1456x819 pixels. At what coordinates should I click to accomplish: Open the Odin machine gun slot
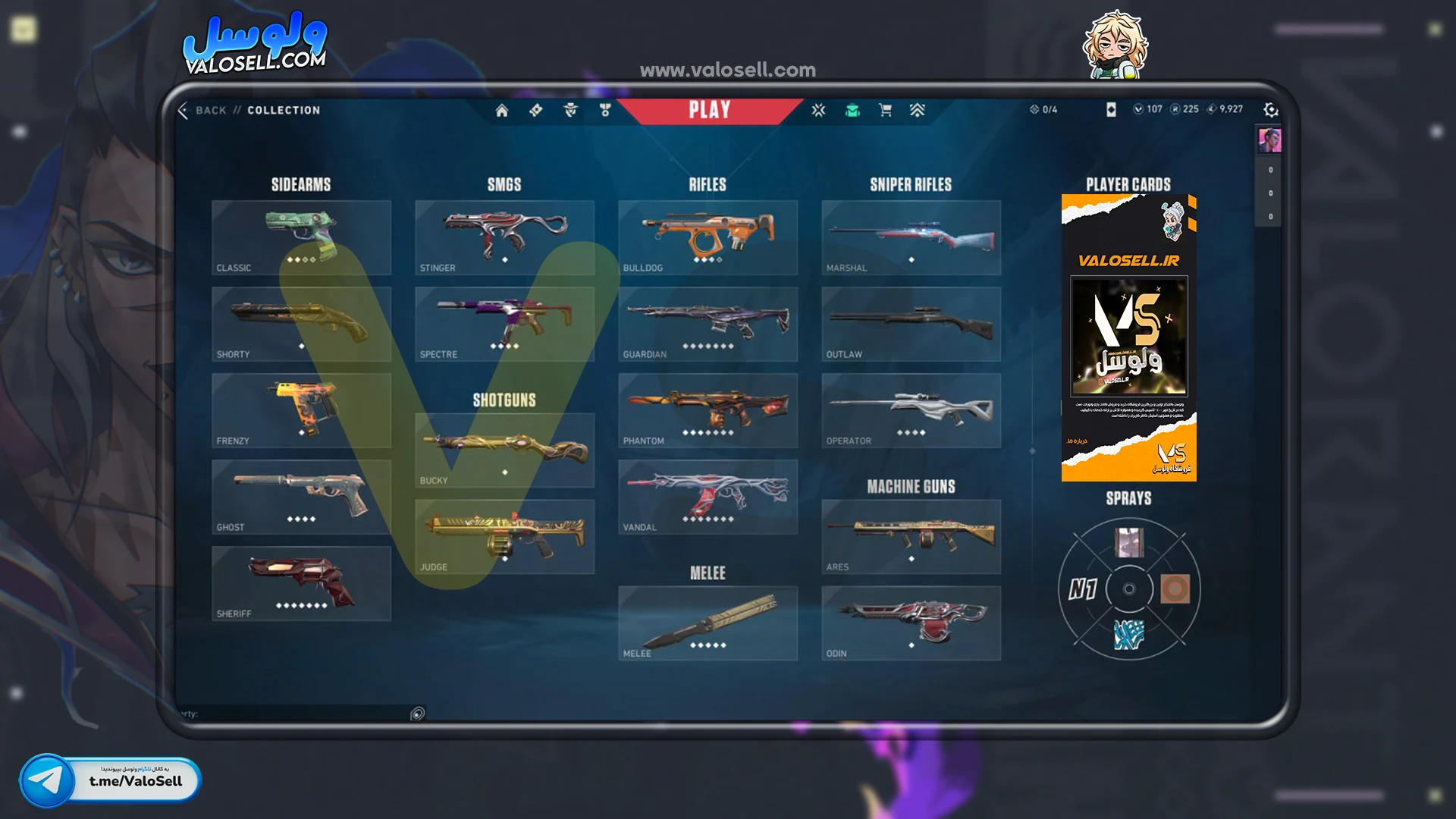coord(911,623)
